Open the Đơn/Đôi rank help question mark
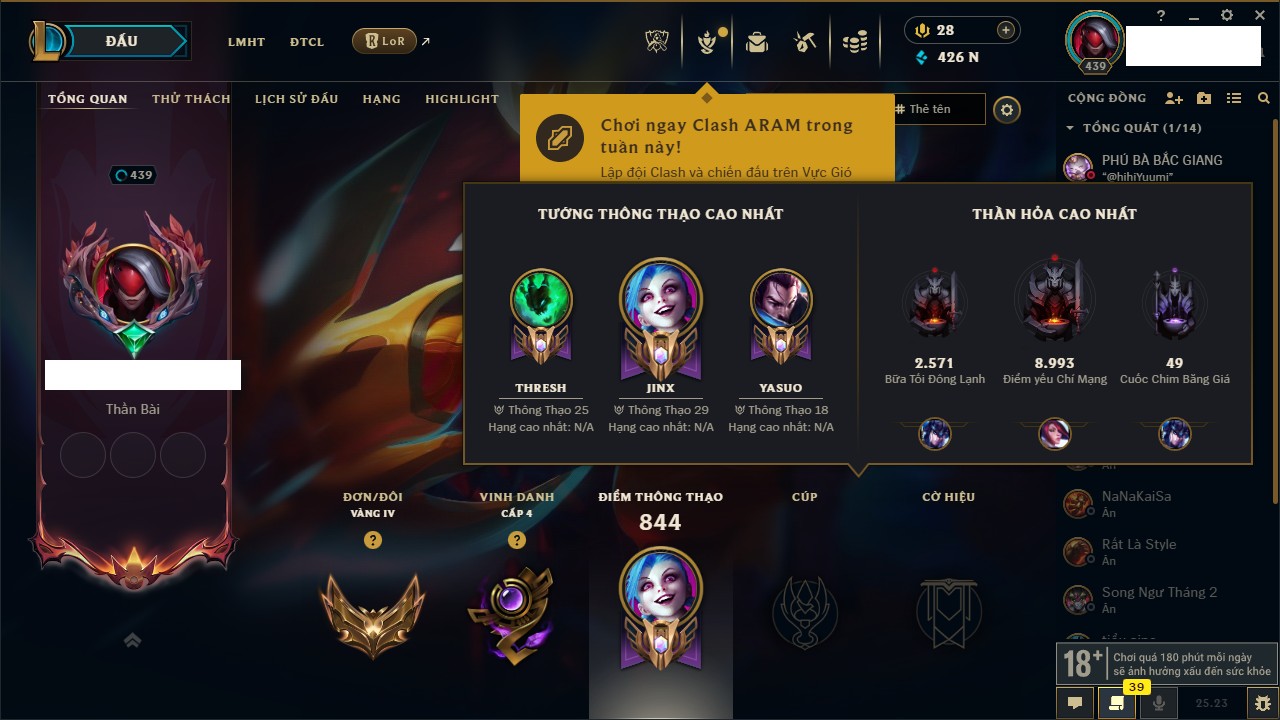The height and width of the screenshot is (720, 1280). pyautogui.click(x=373, y=540)
